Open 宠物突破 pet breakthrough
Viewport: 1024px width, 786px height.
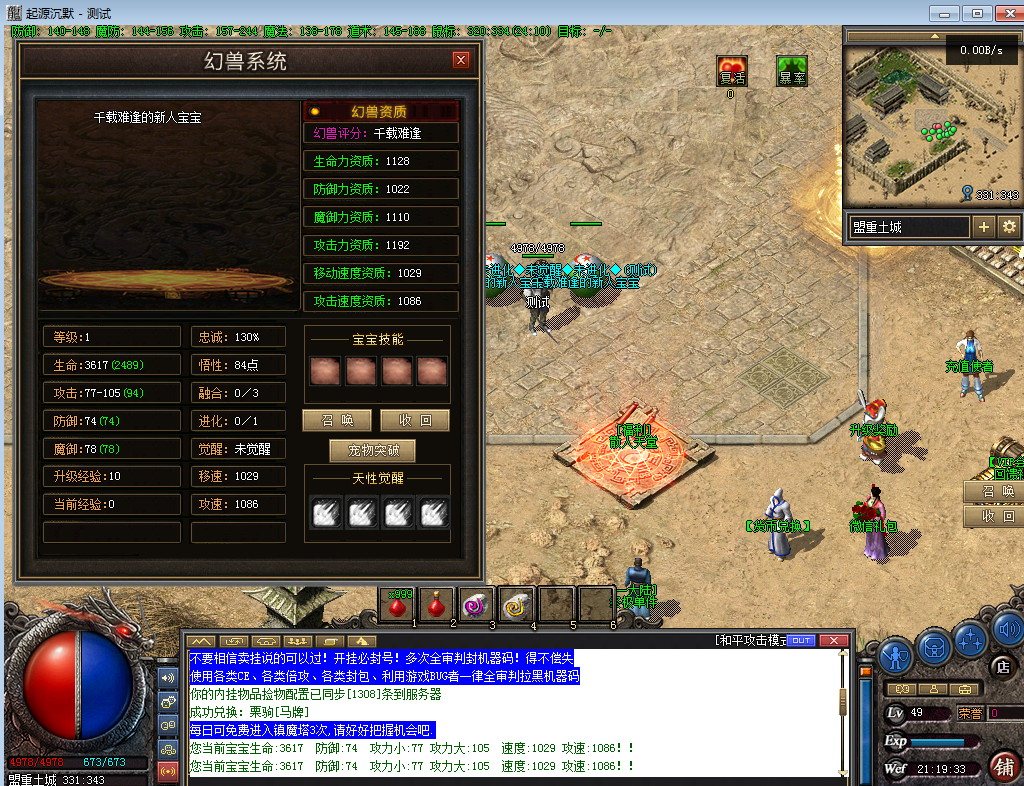(x=372, y=450)
